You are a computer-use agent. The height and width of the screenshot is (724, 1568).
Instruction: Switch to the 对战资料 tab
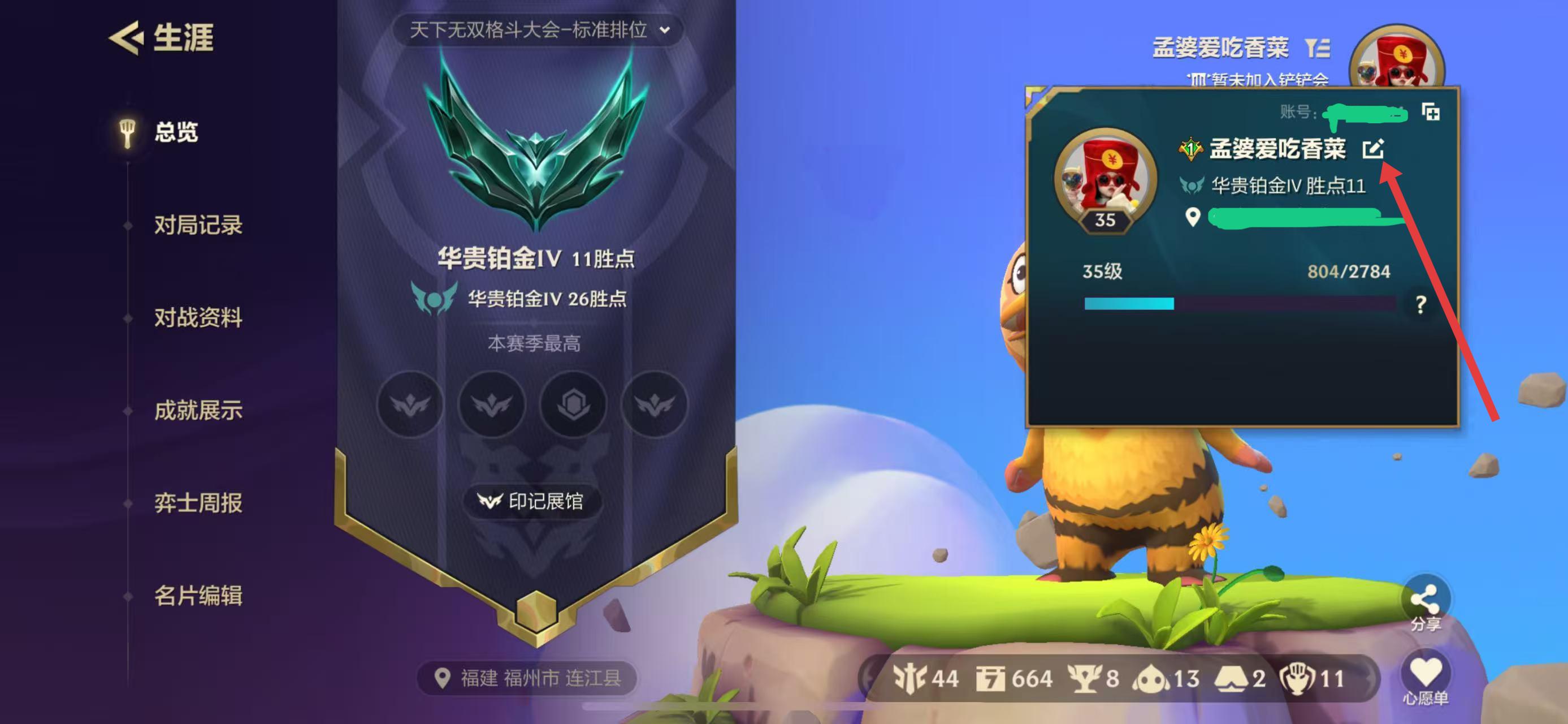(198, 318)
